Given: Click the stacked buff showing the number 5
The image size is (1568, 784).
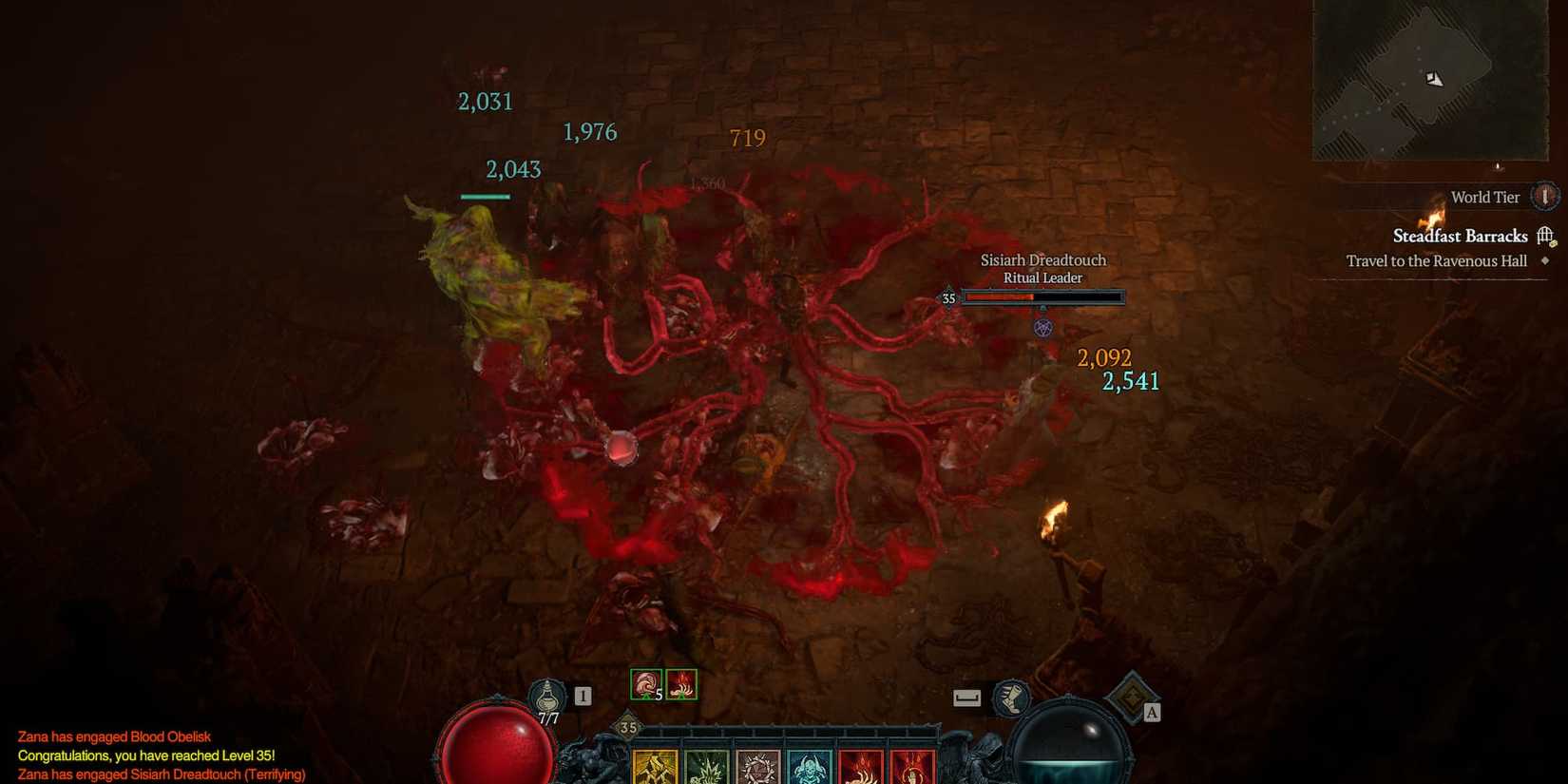Looking at the screenshot, I should 648,685.
